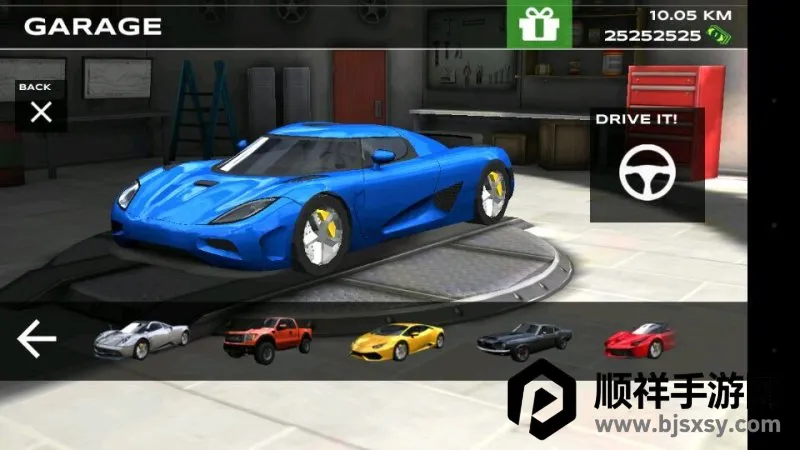The width and height of the screenshot is (800, 450).
Task: Select the silver supercar thumbnail
Action: (x=141, y=339)
